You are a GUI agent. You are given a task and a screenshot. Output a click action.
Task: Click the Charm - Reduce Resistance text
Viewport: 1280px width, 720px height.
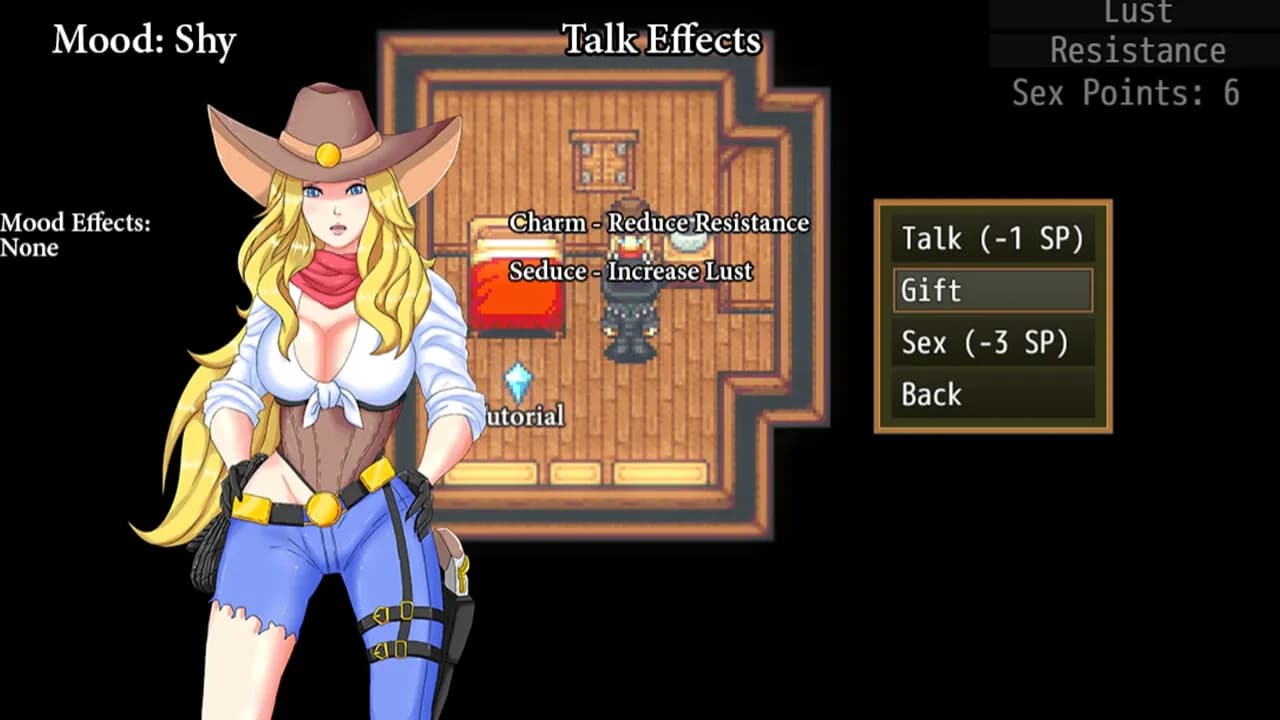[x=660, y=223]
